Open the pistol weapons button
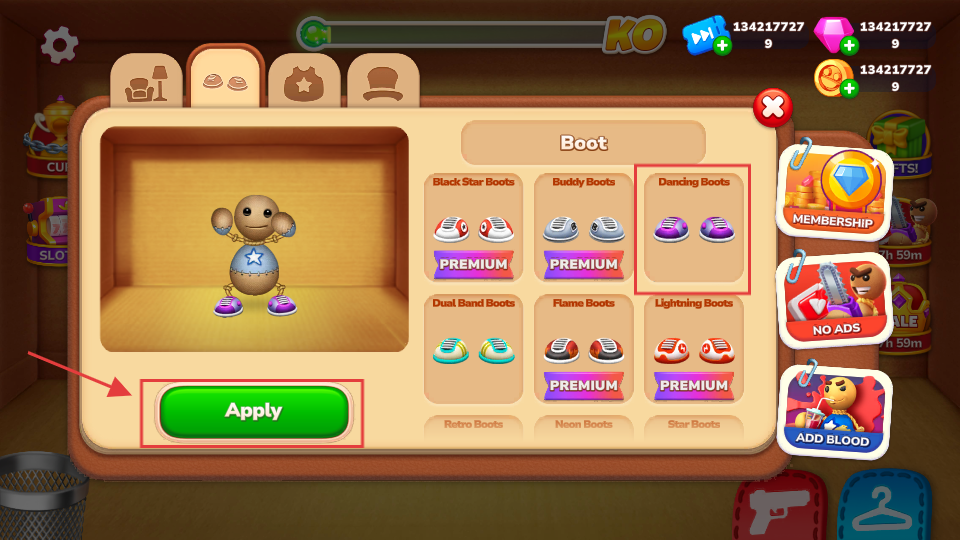This screenshot has height=540, width=960. click(778, 508)
